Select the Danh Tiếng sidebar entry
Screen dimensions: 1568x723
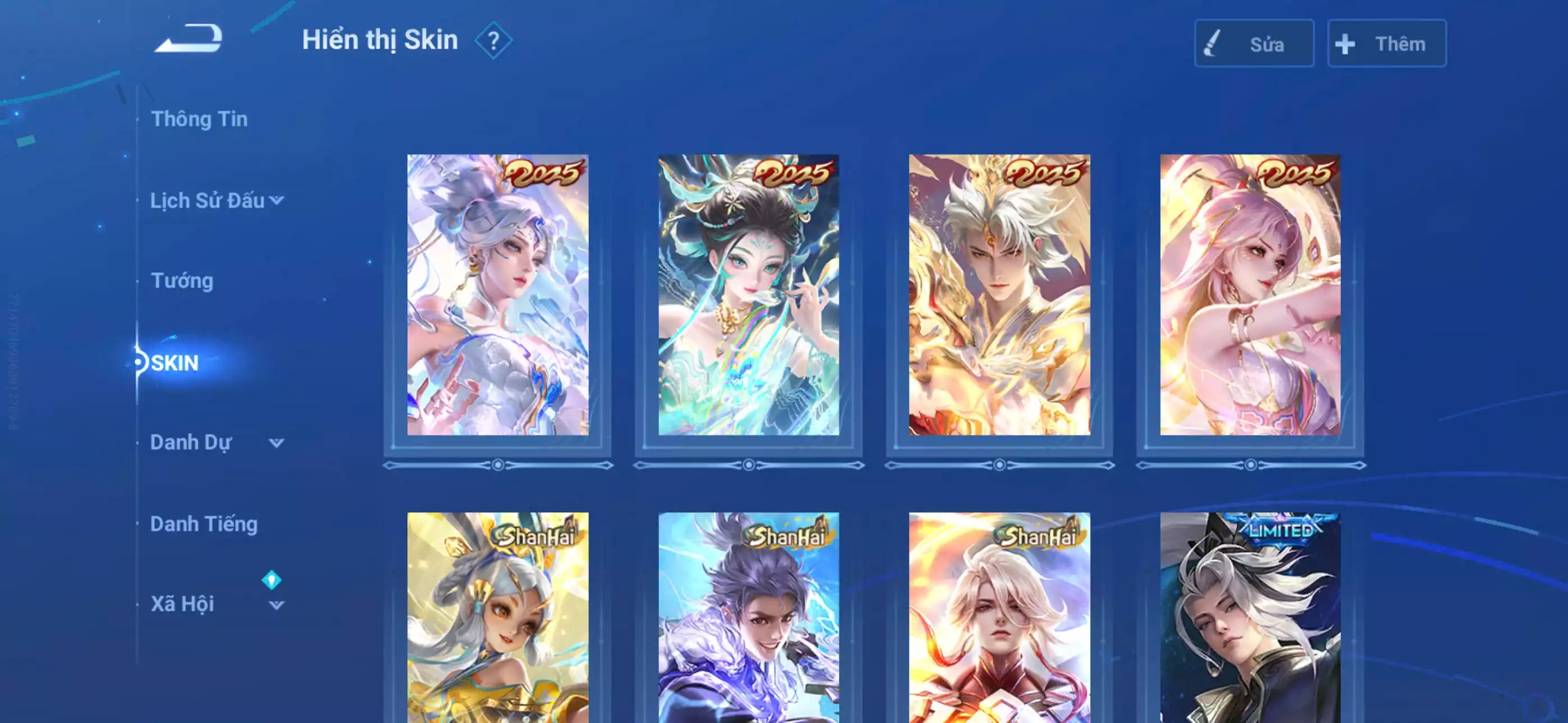[205, 523]
